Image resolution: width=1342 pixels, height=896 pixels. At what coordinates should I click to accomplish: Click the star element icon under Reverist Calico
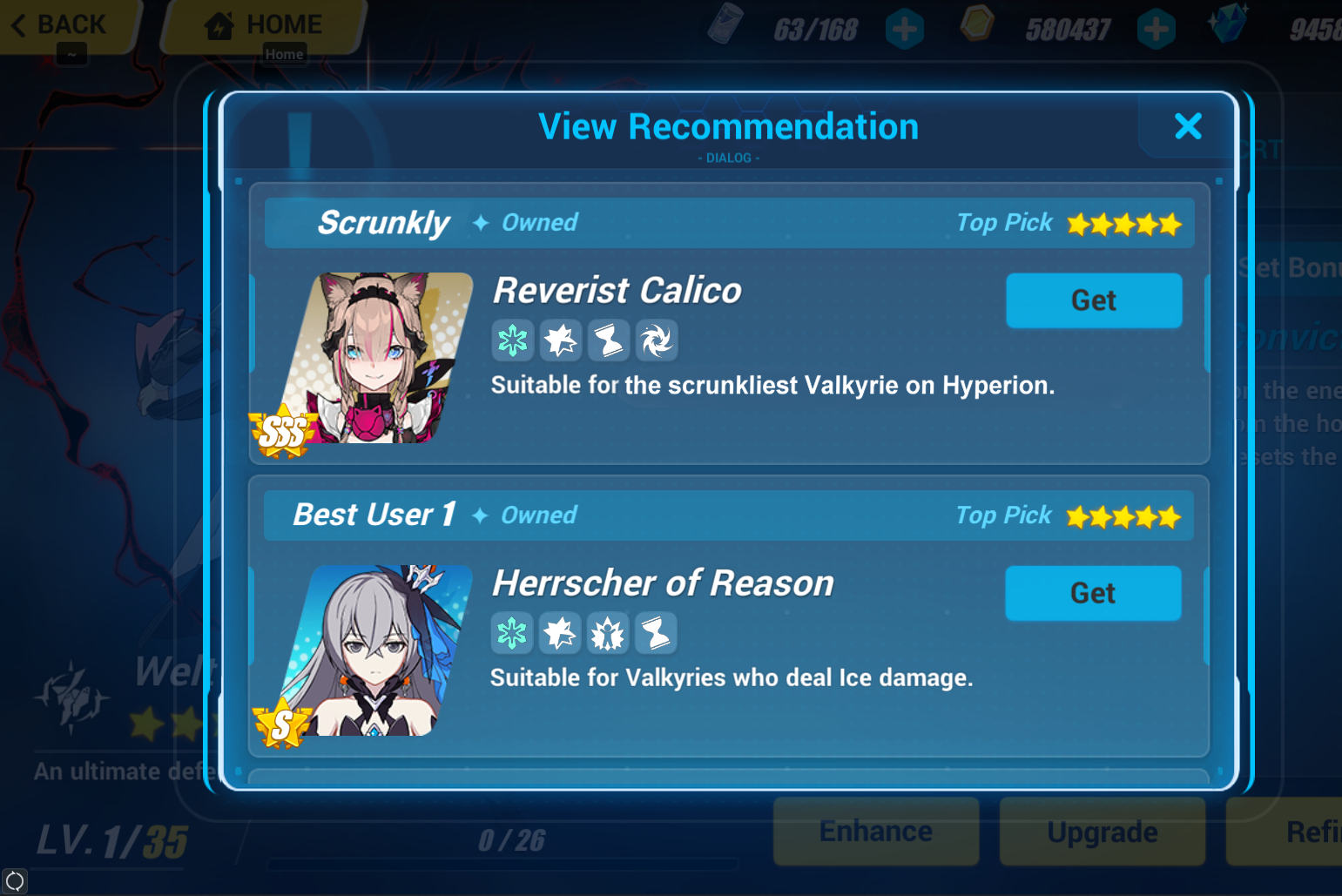[x=561, y=340]
